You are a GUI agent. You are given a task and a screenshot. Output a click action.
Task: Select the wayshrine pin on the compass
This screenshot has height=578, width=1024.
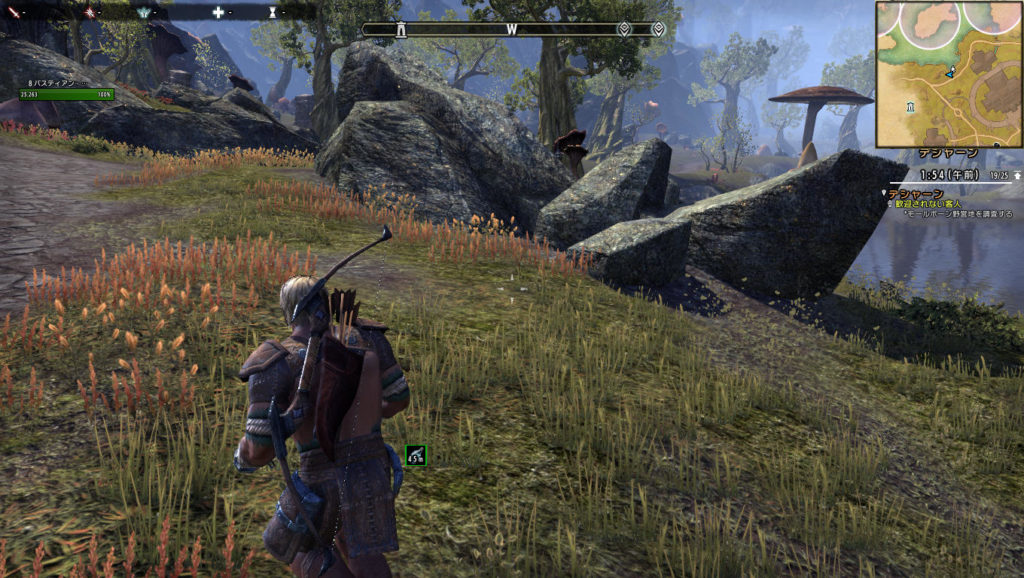coord(401,29)
